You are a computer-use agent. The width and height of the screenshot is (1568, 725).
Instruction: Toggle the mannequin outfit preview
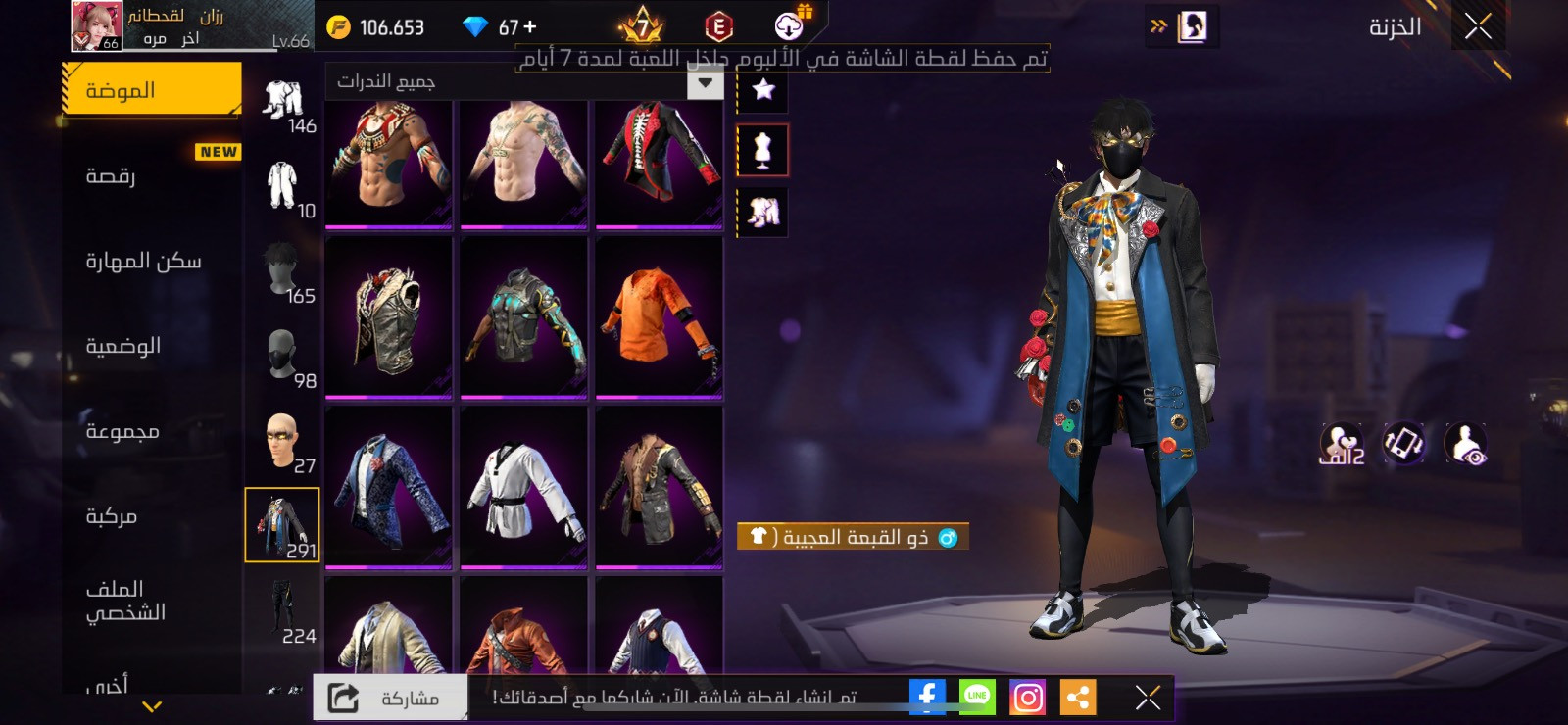coord(761,149)
